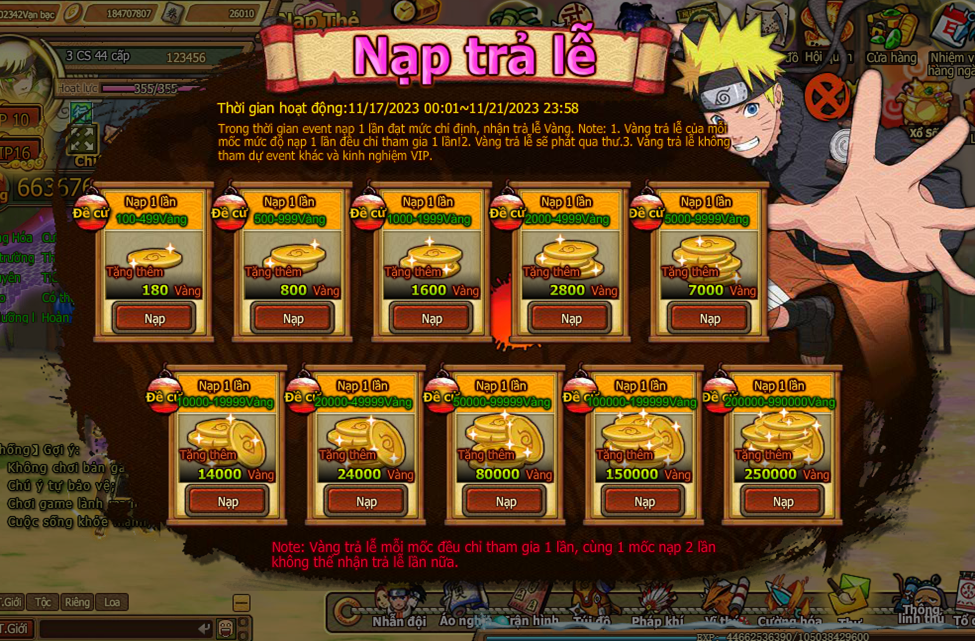Click Nạp under the 180 Vàng reward
The image size is (975, 641).
pos(154,318)
